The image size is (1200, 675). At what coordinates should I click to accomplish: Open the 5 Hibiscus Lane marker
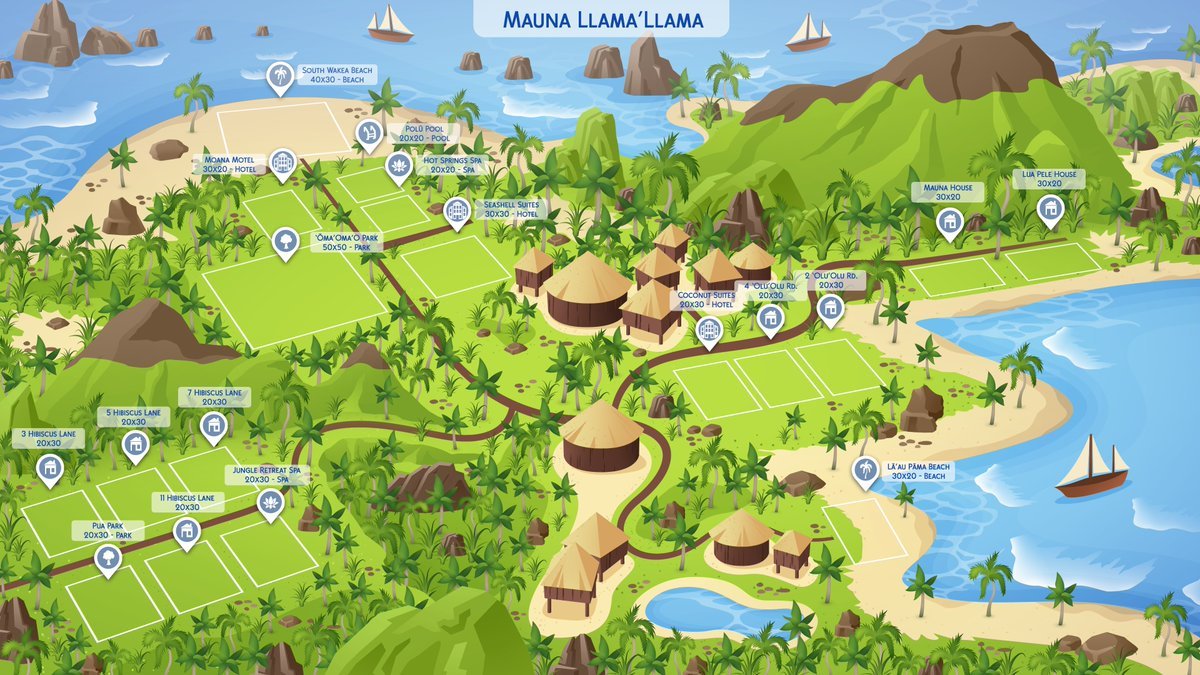coord(135,444)
